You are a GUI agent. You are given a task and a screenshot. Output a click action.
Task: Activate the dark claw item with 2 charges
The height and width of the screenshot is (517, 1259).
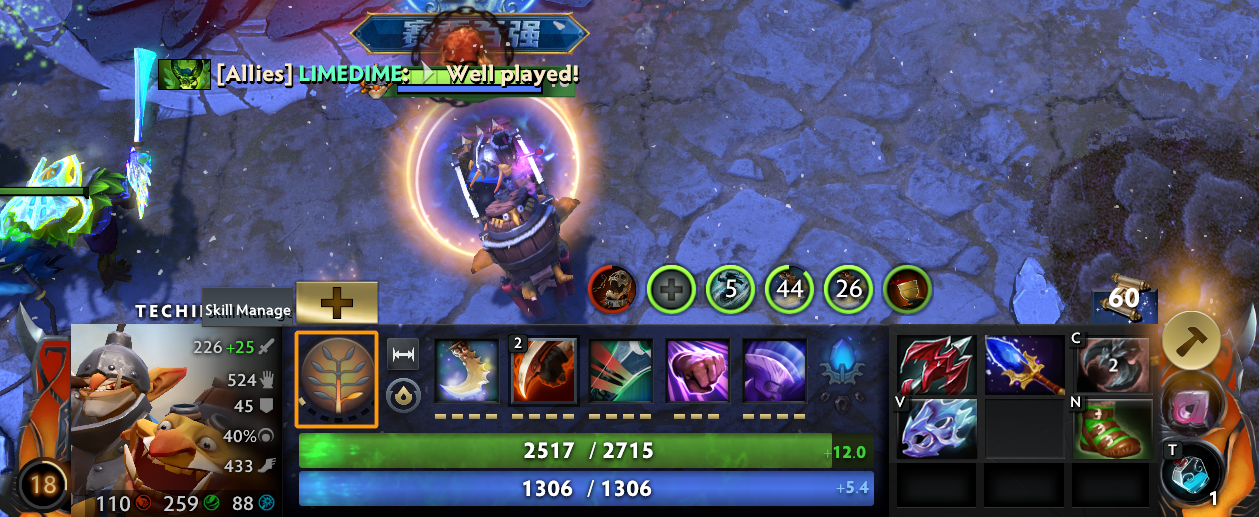pos(1112,364)
